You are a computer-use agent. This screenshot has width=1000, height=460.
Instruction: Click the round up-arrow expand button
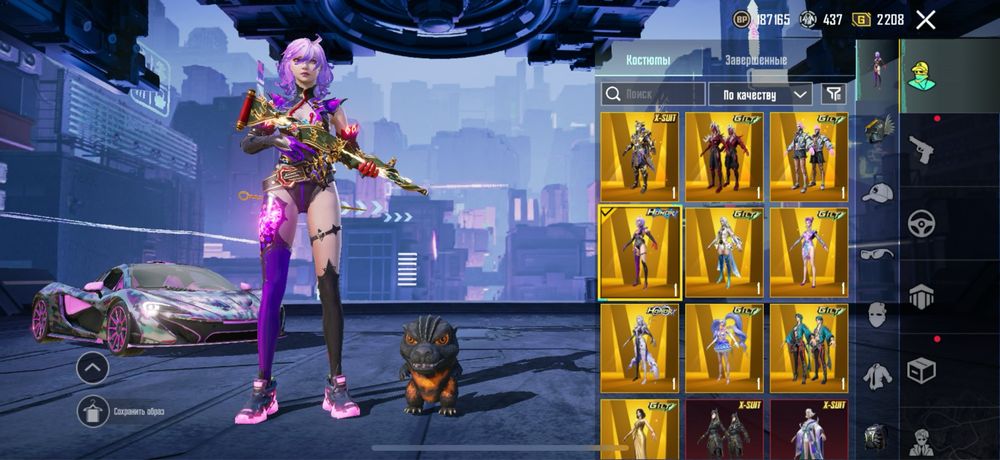[x=92, y=368]
